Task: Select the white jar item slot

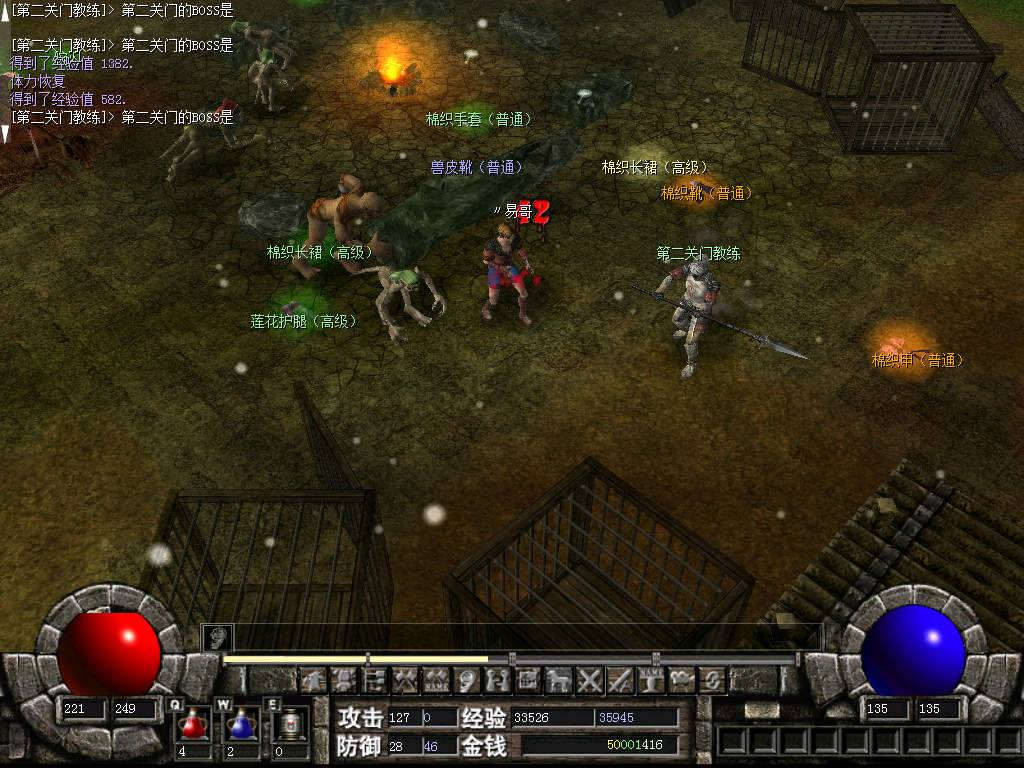Action: 290,724
